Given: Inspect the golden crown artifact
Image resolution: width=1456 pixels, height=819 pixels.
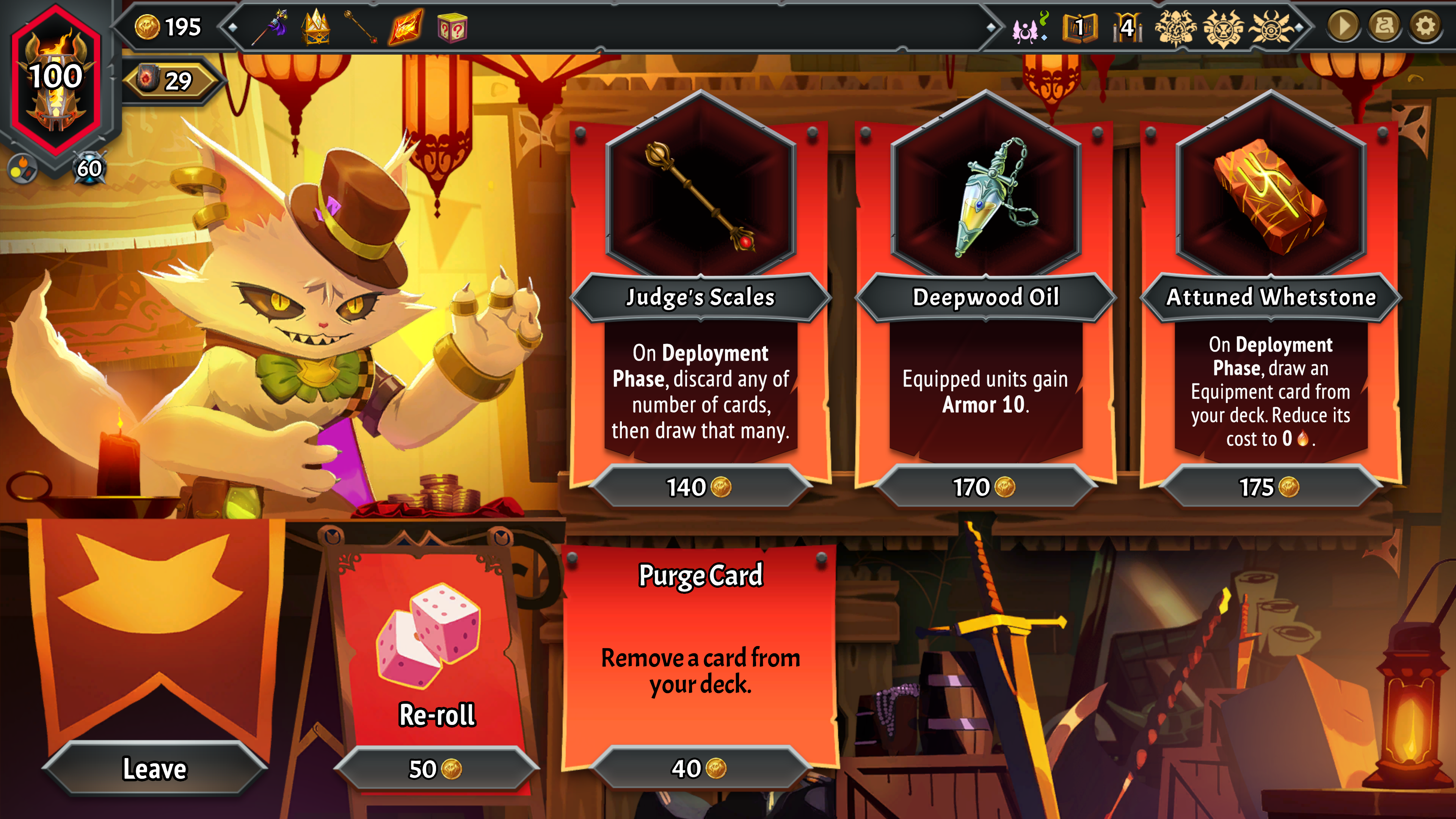Looking at the screenshot, I should [316, 27].
